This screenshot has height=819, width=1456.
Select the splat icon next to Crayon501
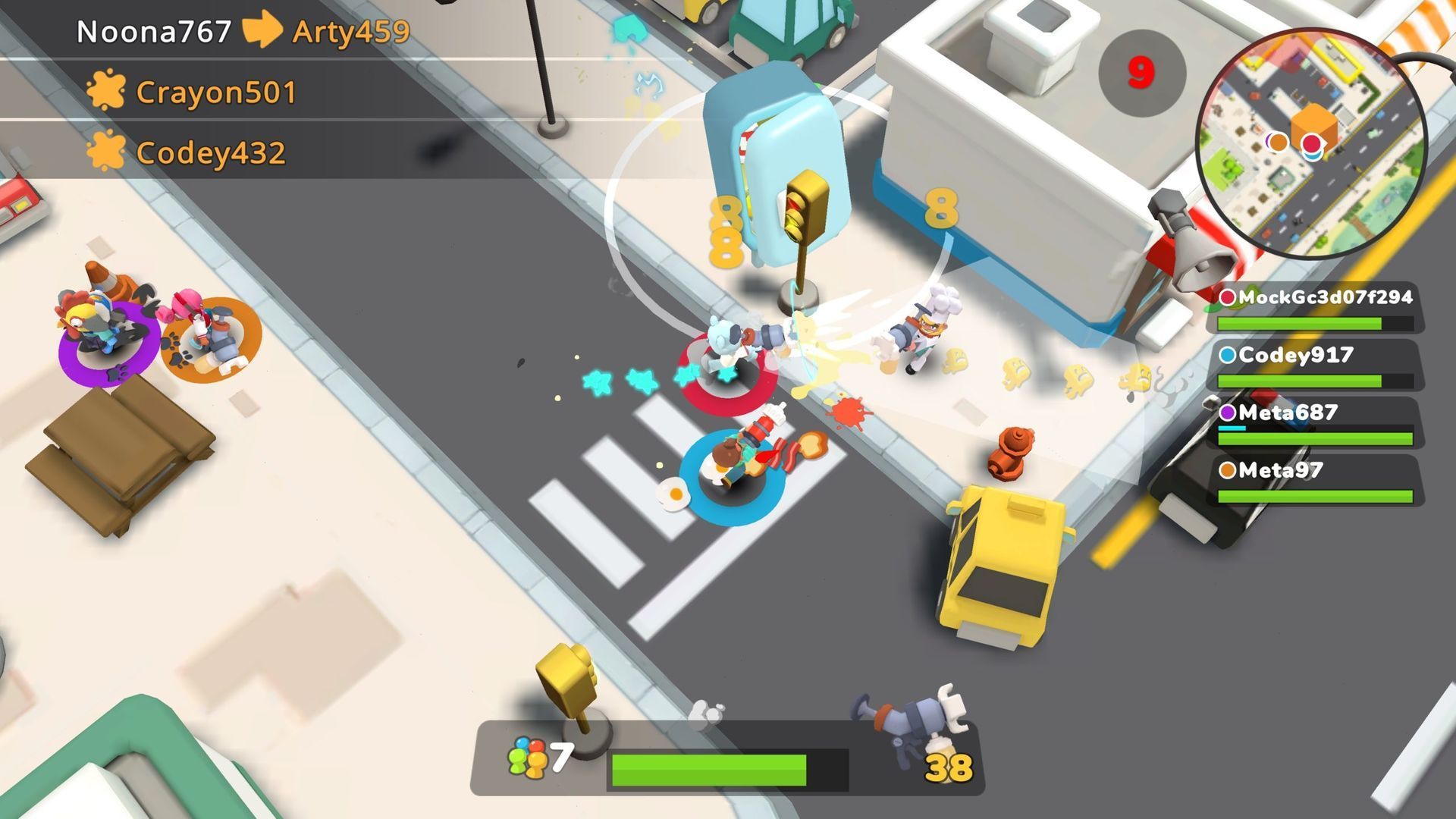click(105, 91)
